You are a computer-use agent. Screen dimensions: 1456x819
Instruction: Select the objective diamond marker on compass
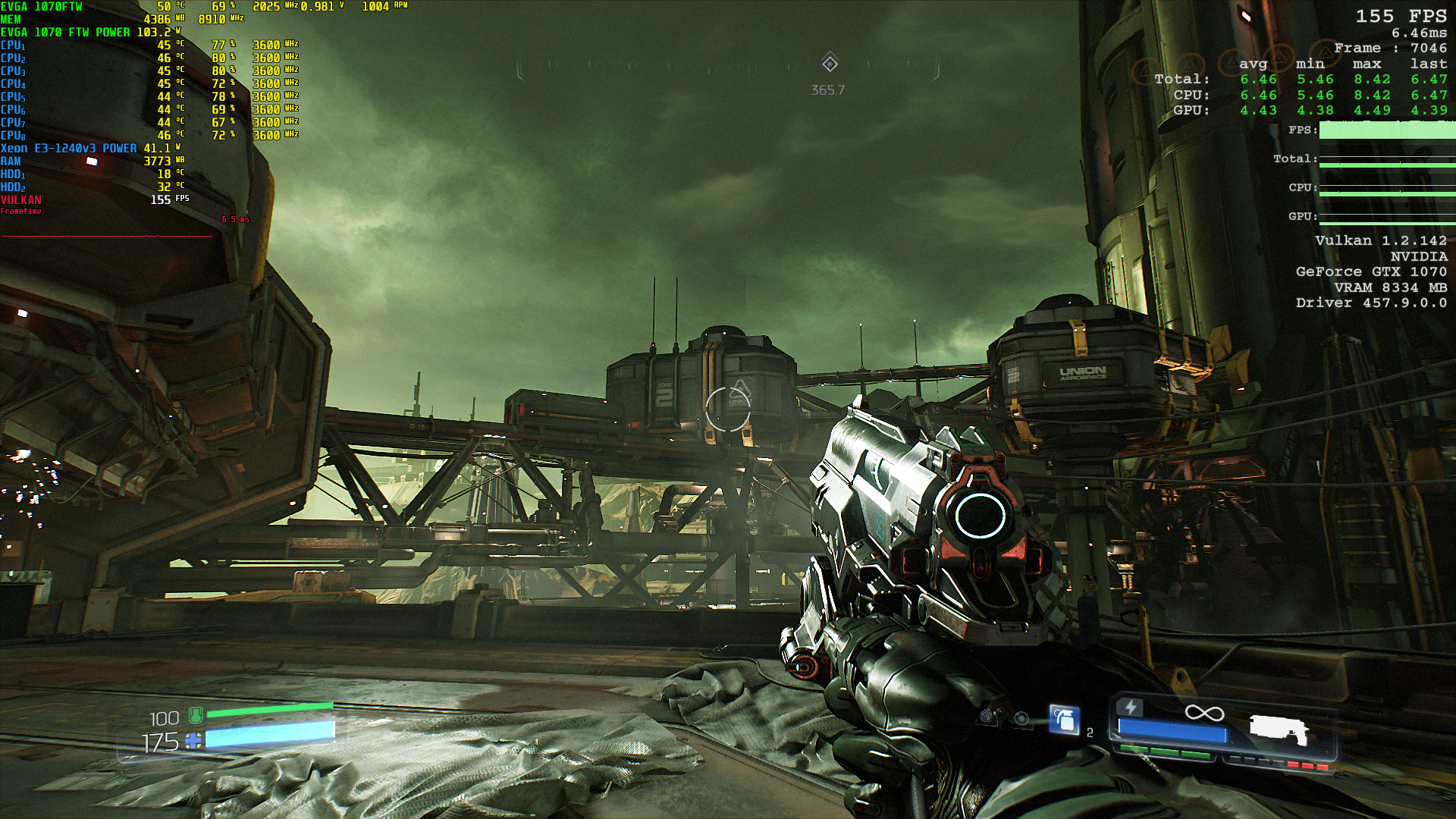[x=830, y=63]
